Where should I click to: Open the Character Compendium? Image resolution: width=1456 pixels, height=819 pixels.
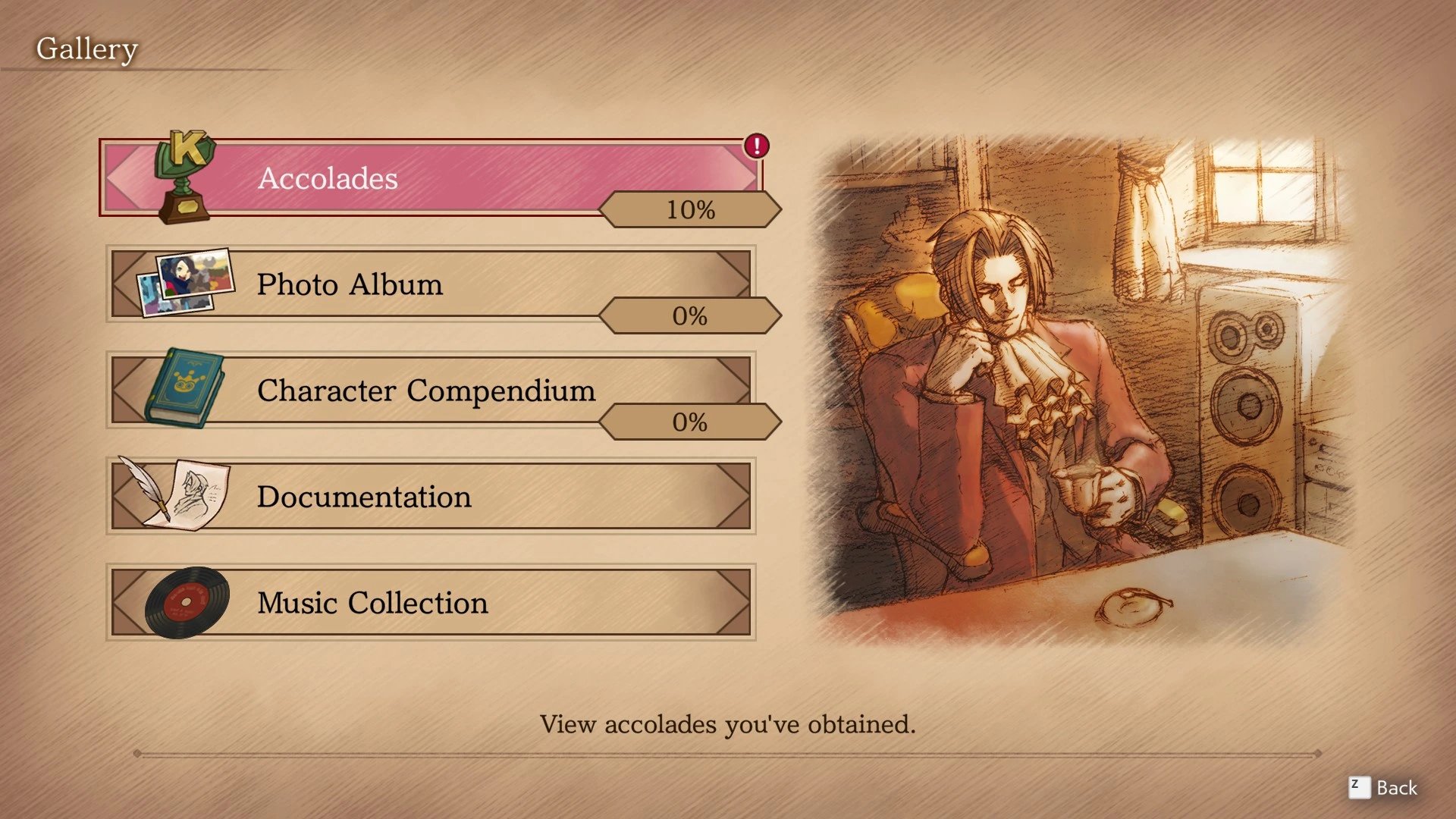tap(430, 390)
